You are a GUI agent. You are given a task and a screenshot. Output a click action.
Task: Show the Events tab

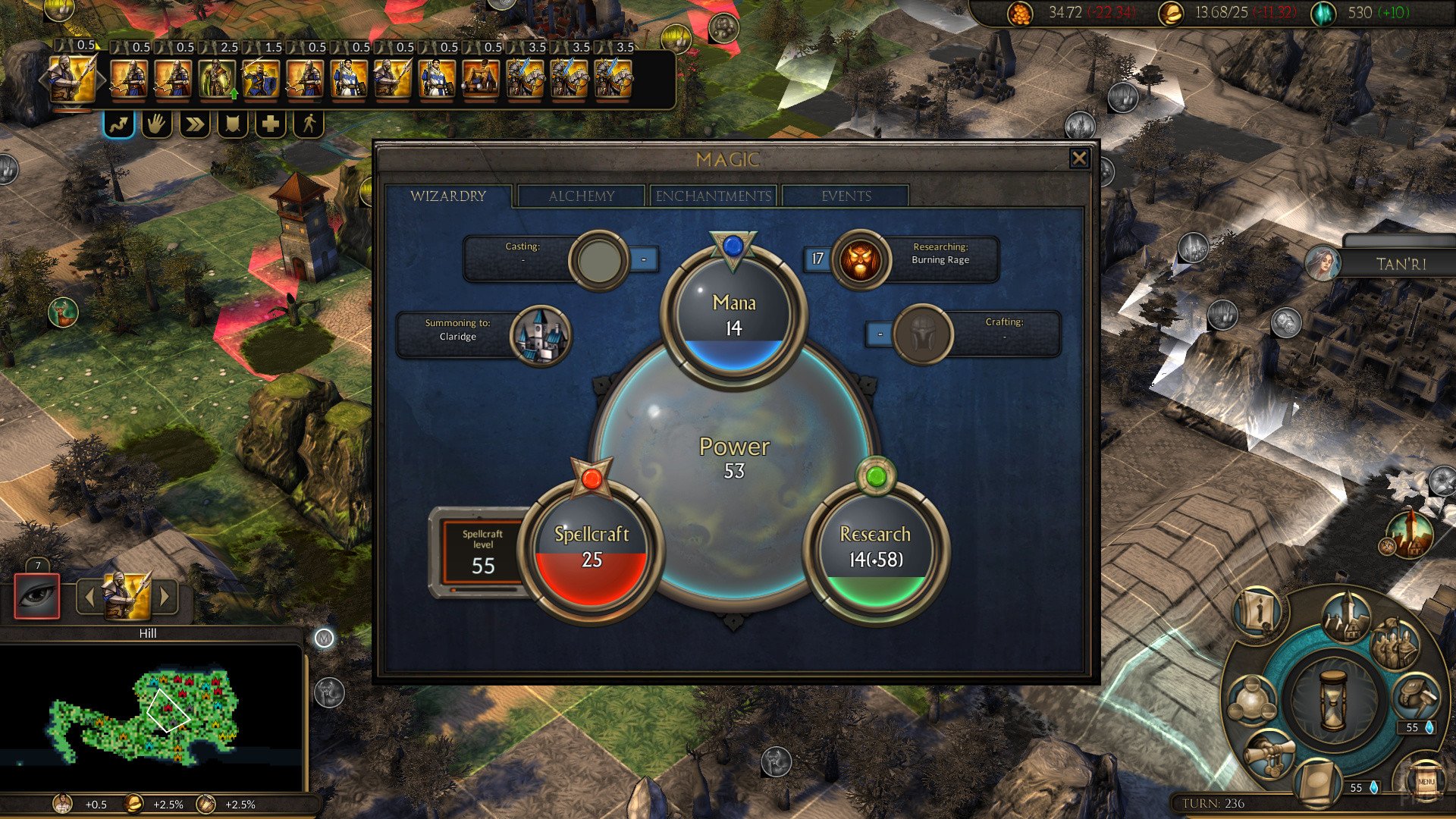846,196
